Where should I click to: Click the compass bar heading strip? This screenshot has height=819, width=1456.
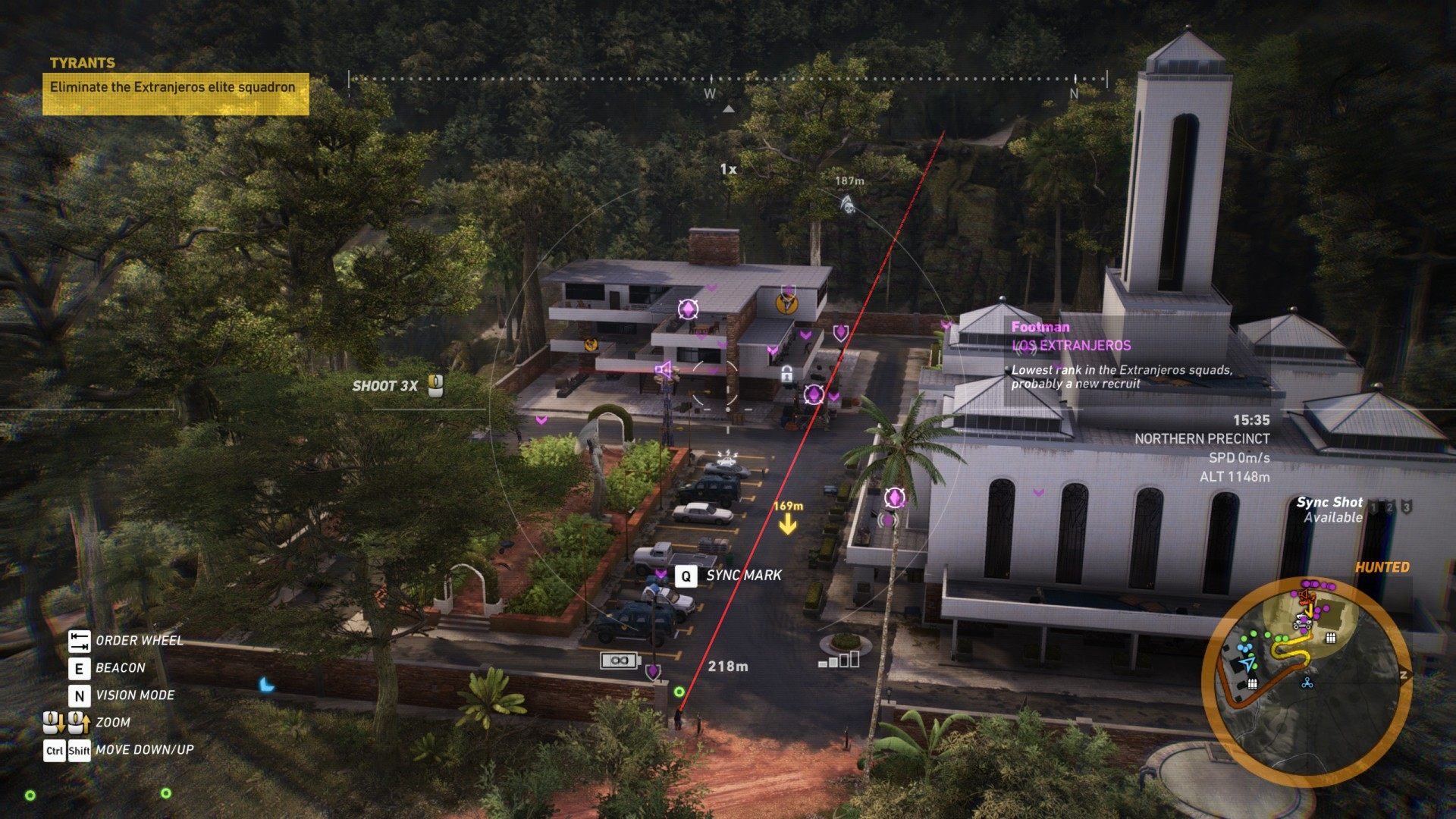[727, 79]
